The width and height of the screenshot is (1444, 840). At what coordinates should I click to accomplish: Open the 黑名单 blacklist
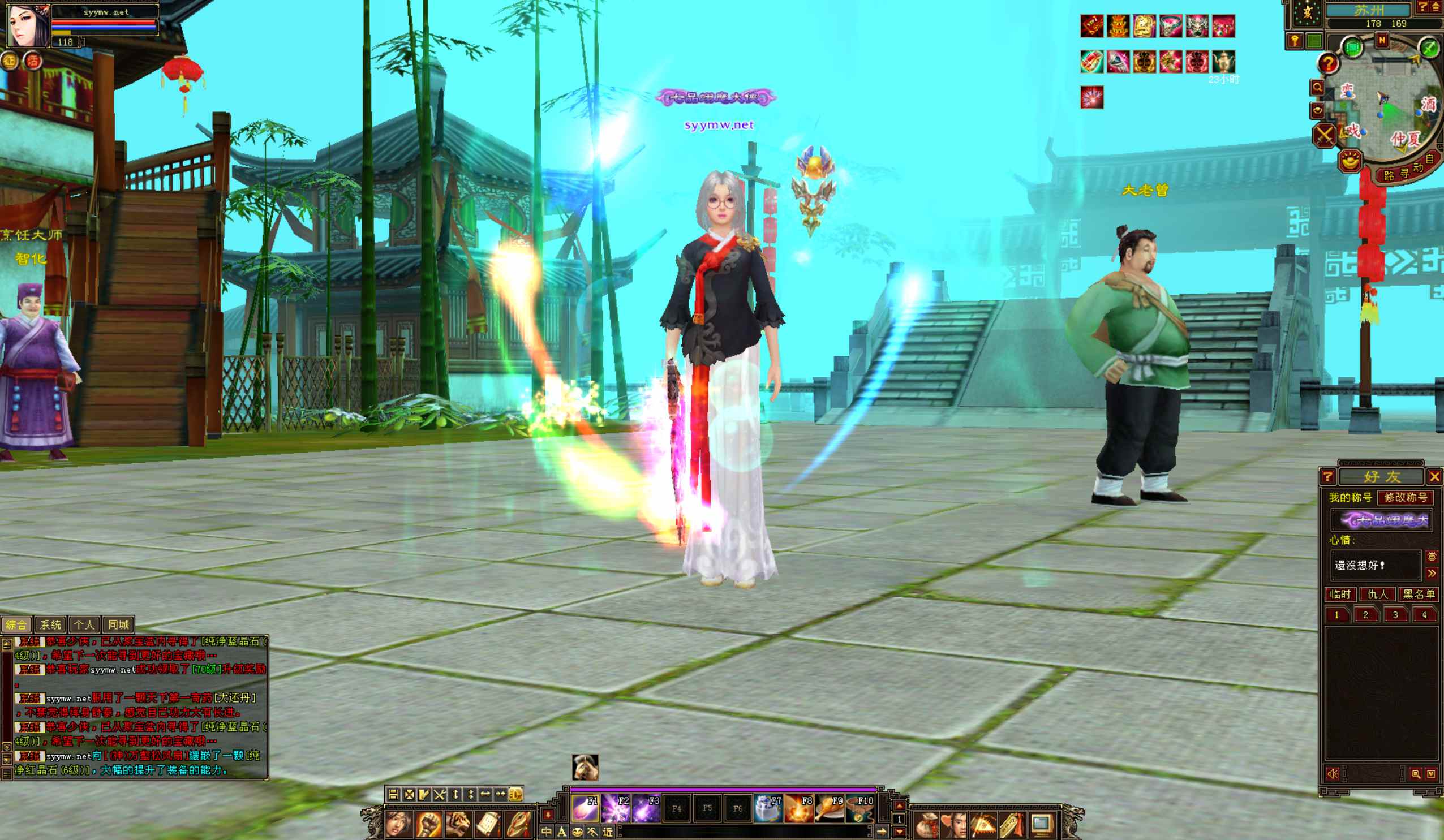pyautogui.click(x=1418, y=594)
